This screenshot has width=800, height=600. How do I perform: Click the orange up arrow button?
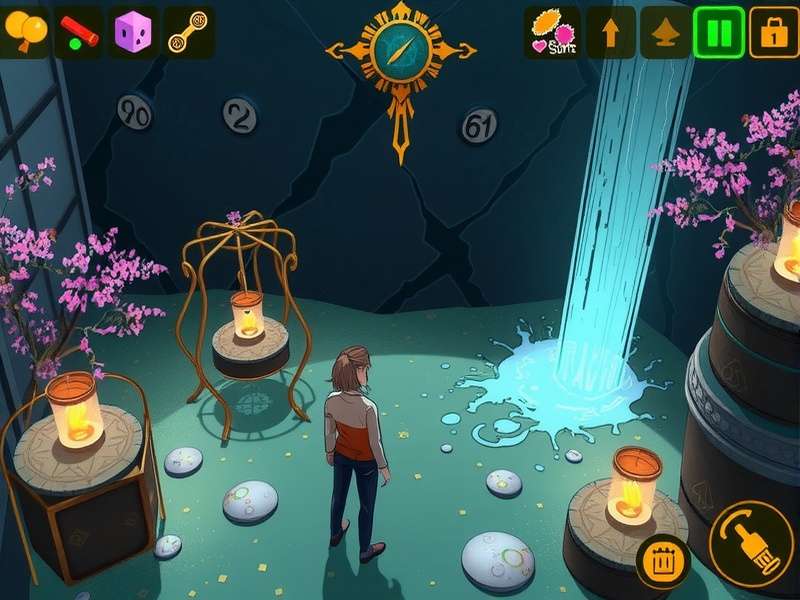609,33
